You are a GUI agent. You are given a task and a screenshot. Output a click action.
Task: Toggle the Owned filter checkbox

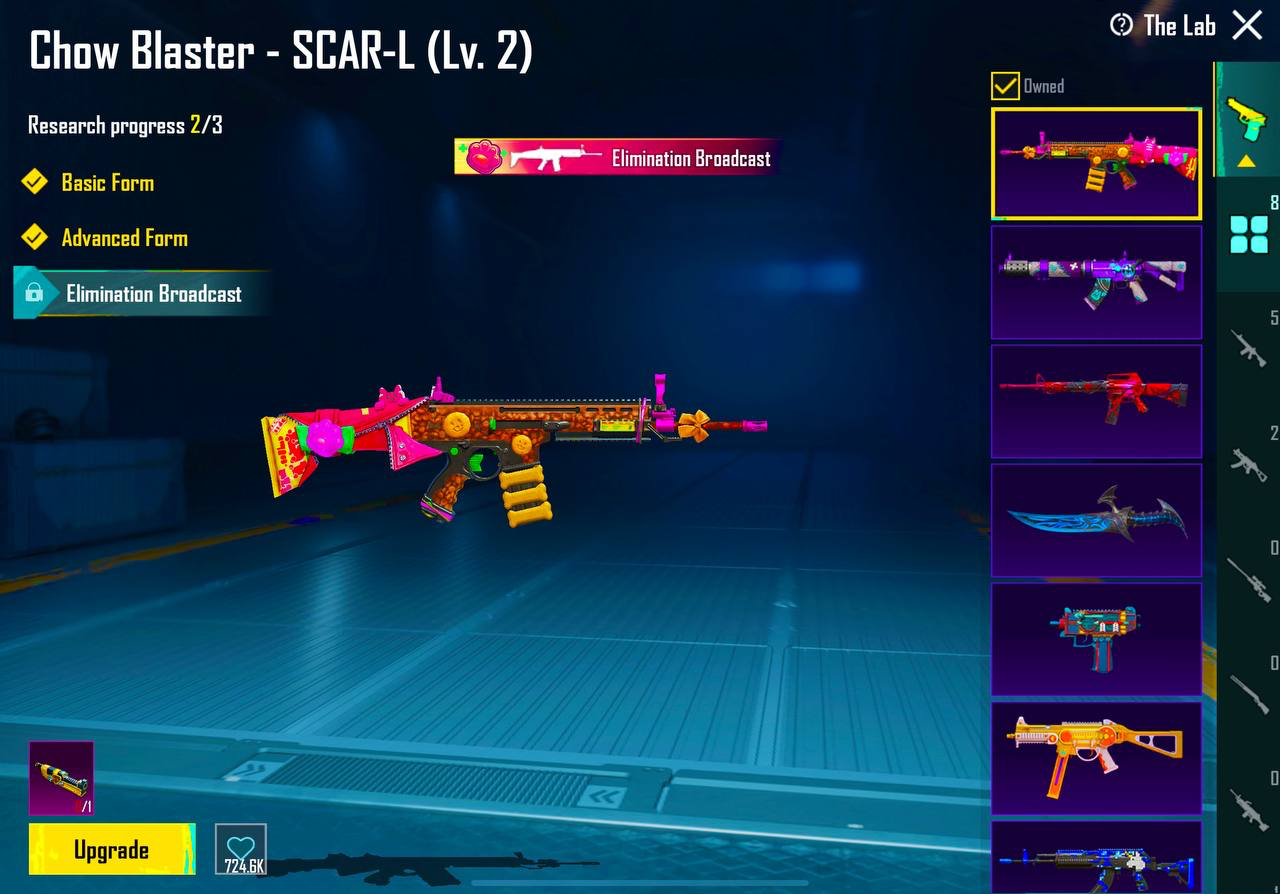tap(1005, 86)
